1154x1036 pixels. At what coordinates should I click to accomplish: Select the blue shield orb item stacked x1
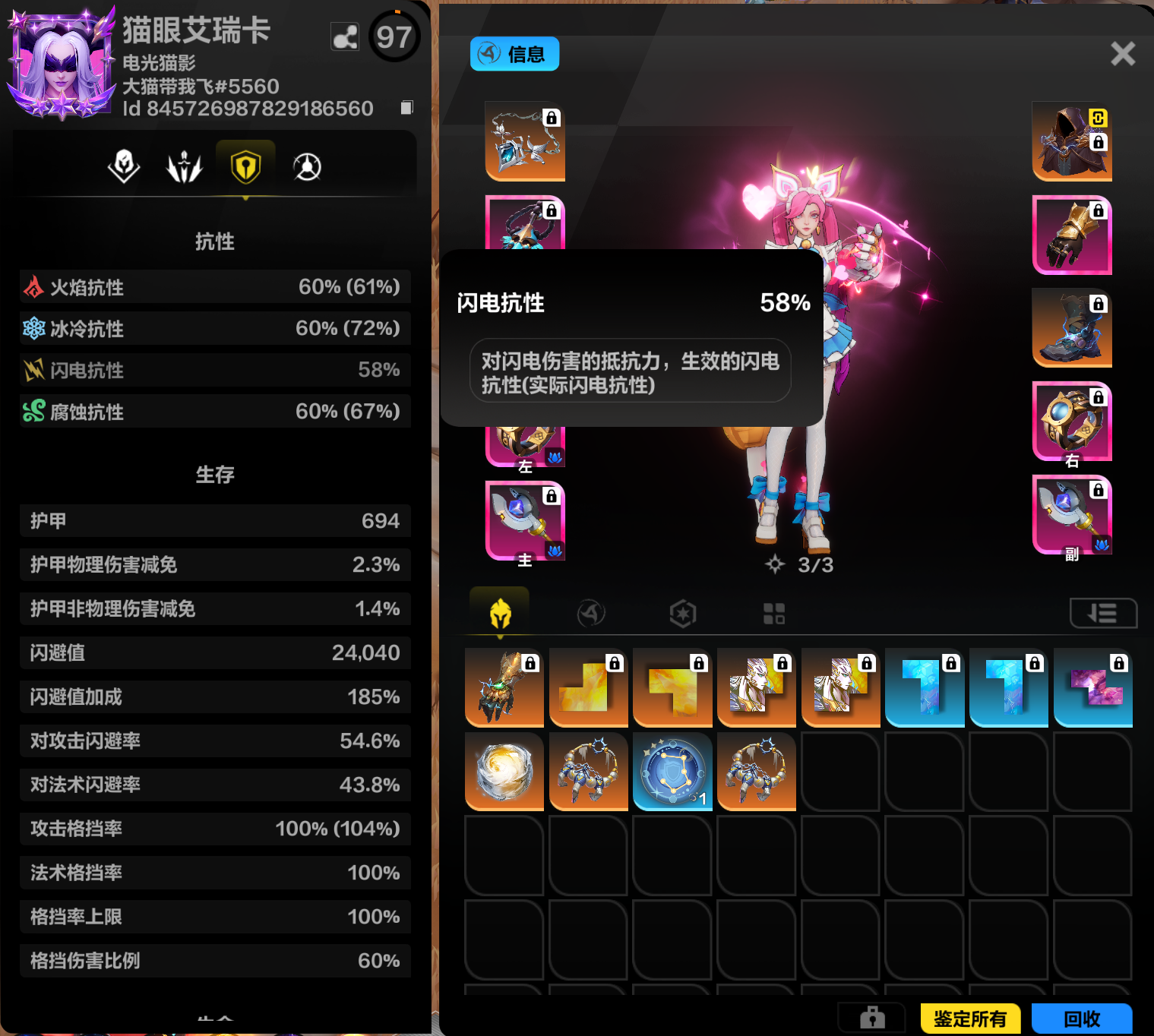point(672,772)
